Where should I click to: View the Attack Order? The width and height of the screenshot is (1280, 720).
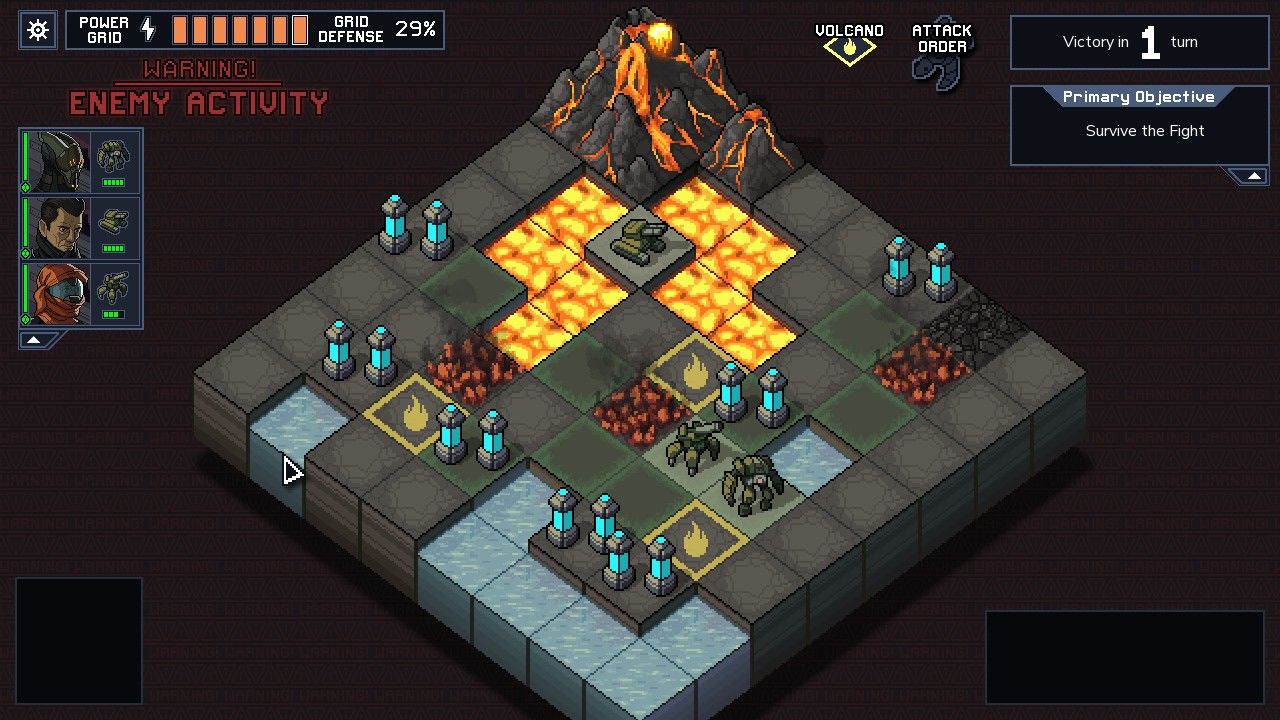[x=941, y=54]
